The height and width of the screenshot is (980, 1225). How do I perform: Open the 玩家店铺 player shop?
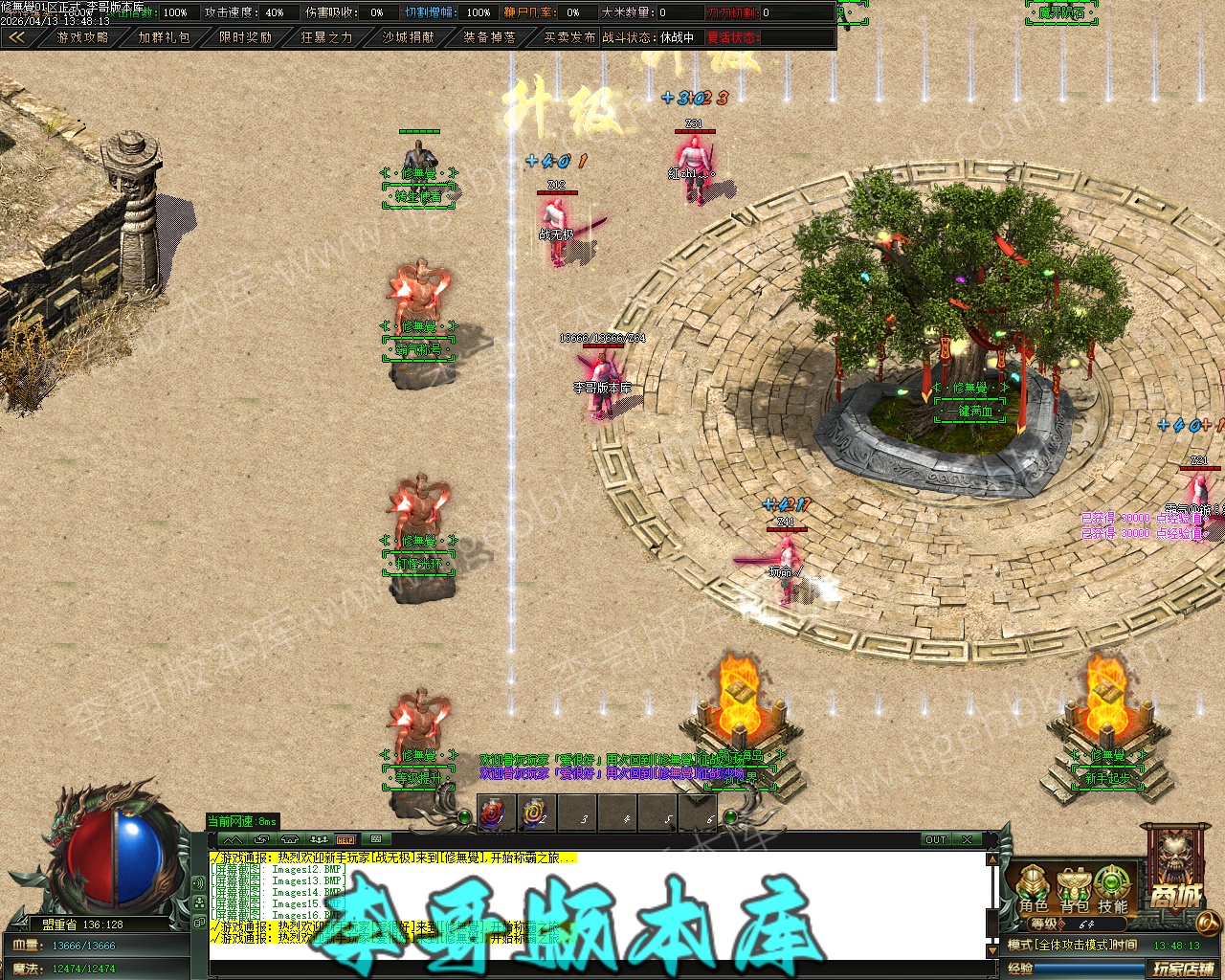click(x=1183, y=969)
